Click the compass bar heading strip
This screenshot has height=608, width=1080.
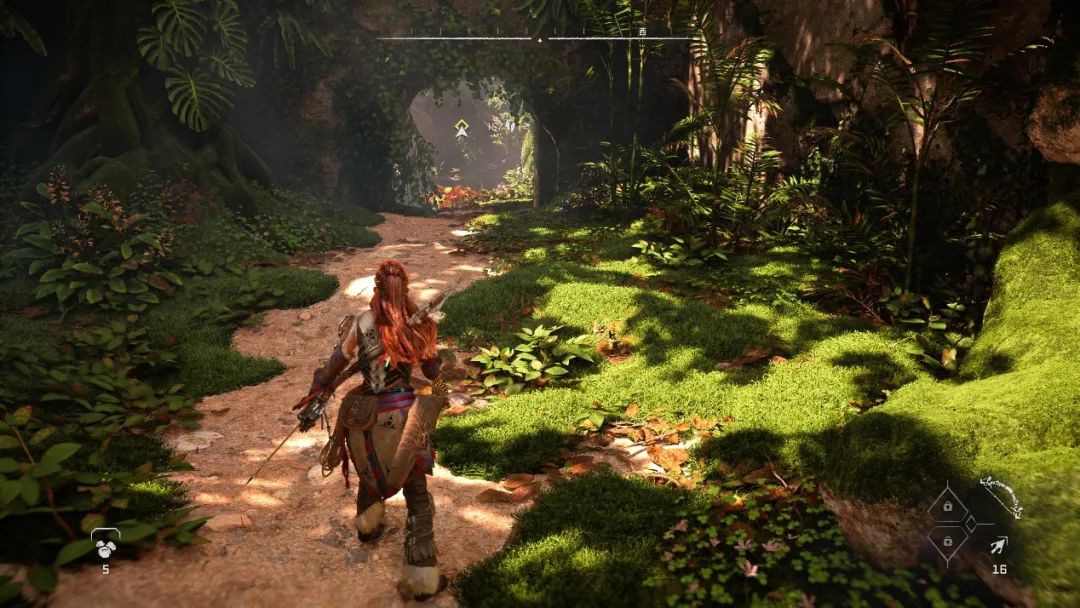point(538,38)
